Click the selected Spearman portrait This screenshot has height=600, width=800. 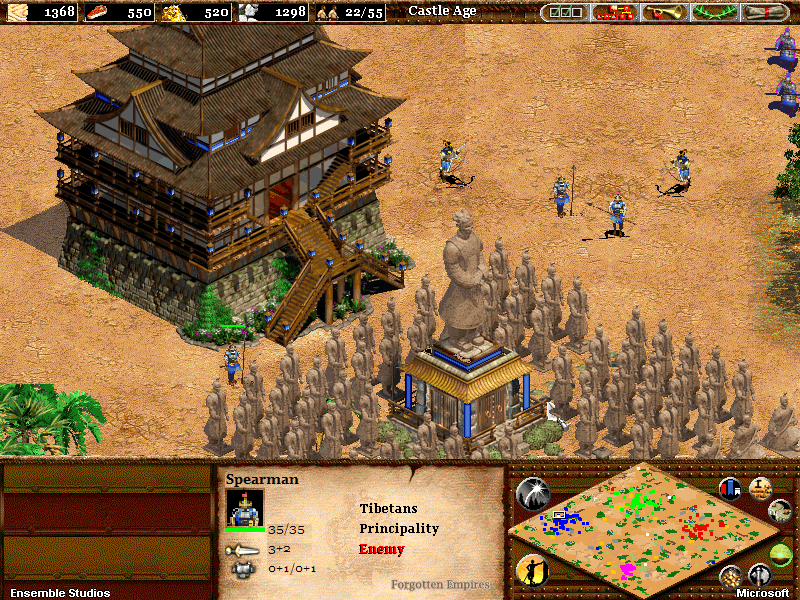click(x=245, y=507)
